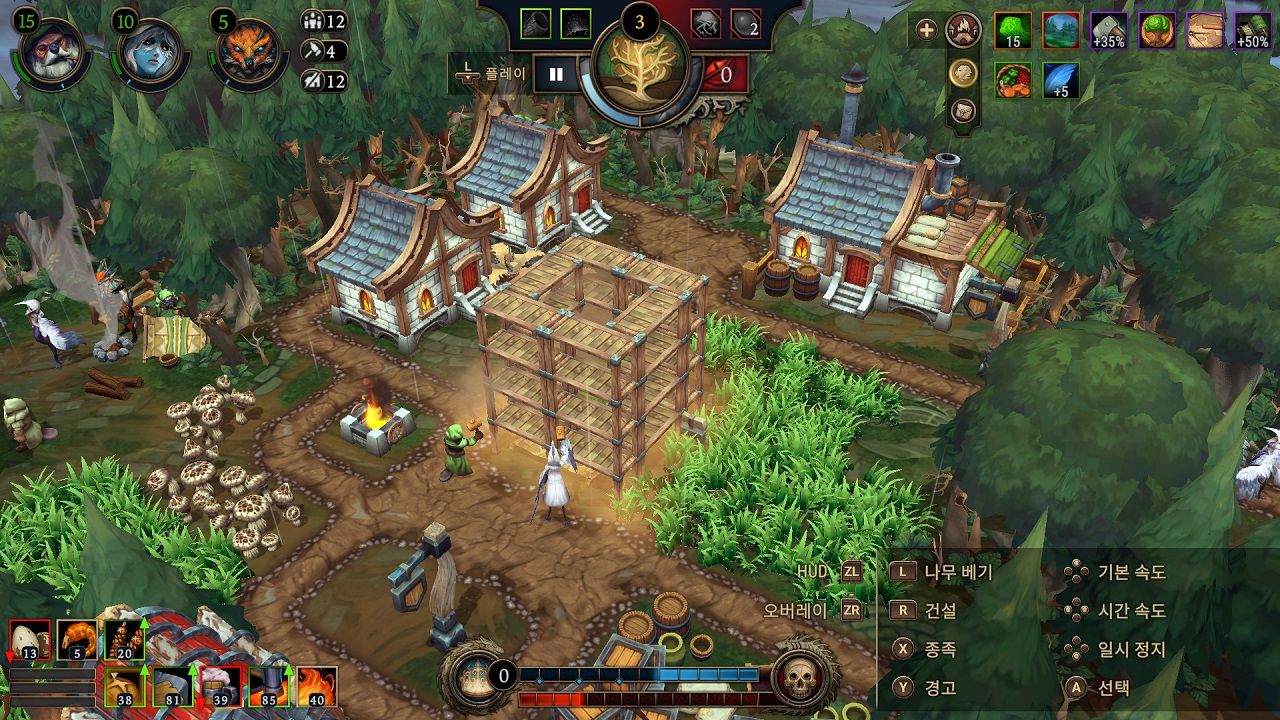Select the fire fuel resource showing 40
Viewport: 1280px width, 720px height.
click(x=317, y=687)
